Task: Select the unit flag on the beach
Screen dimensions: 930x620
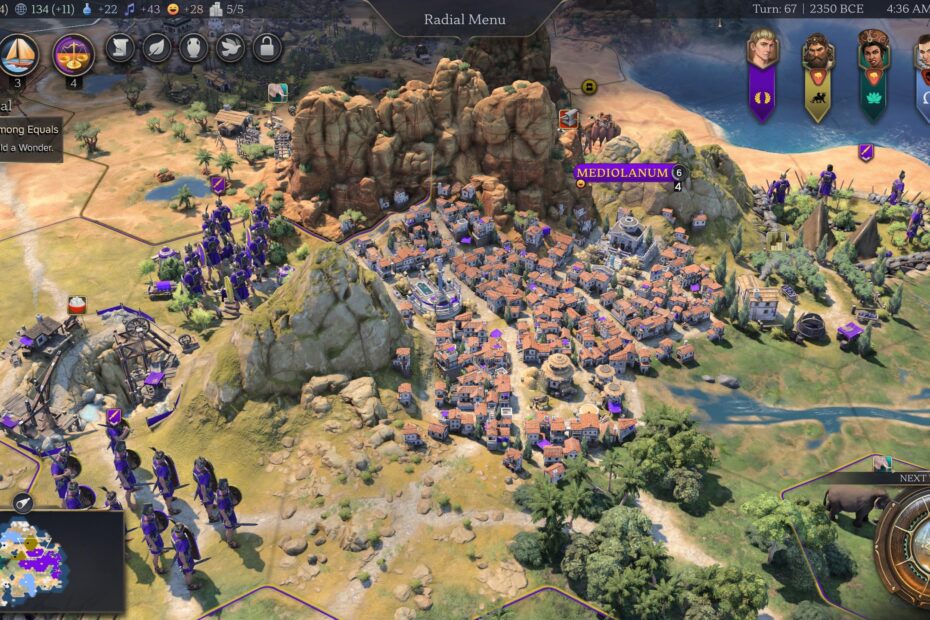Action: click(x=866, y=152)
